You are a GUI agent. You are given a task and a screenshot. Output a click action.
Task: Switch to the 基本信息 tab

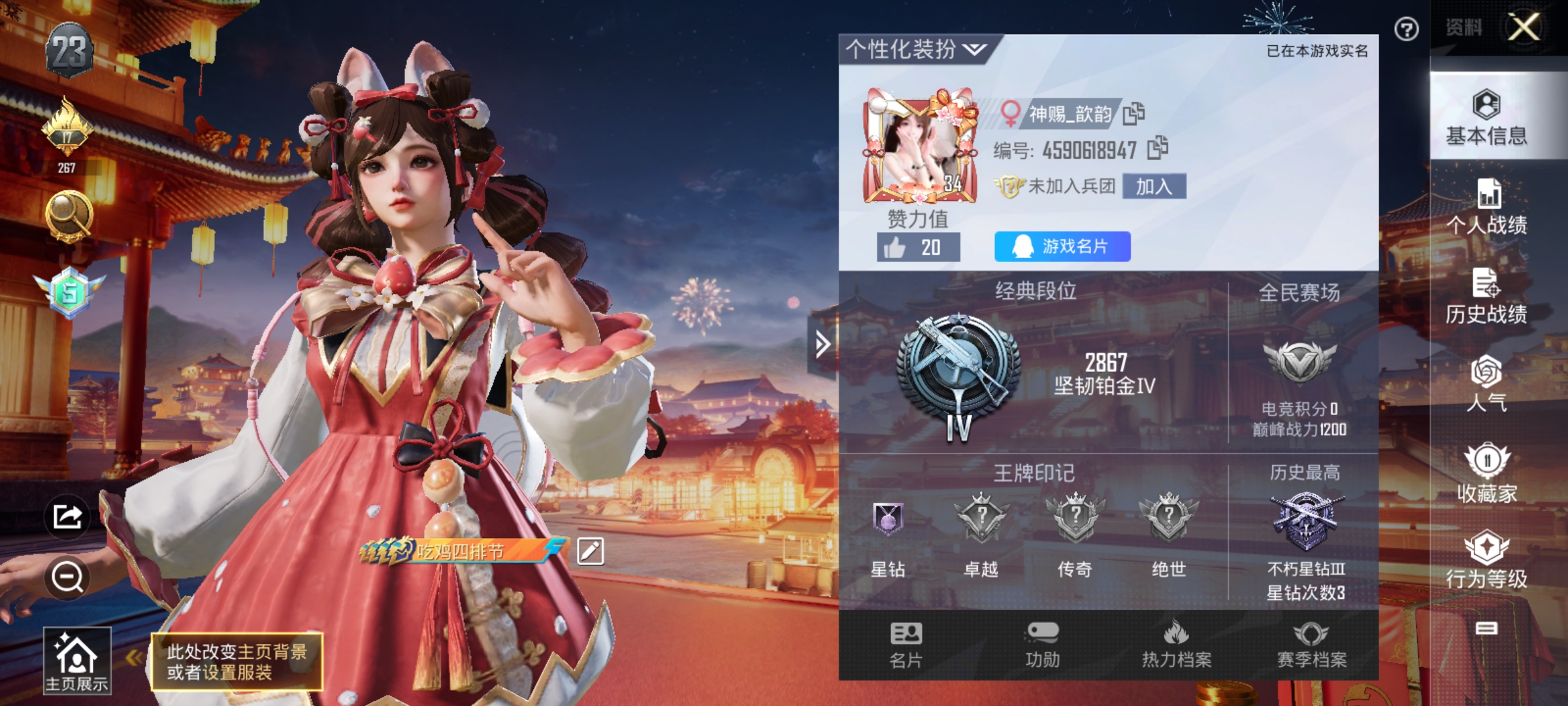[1486, 118]
